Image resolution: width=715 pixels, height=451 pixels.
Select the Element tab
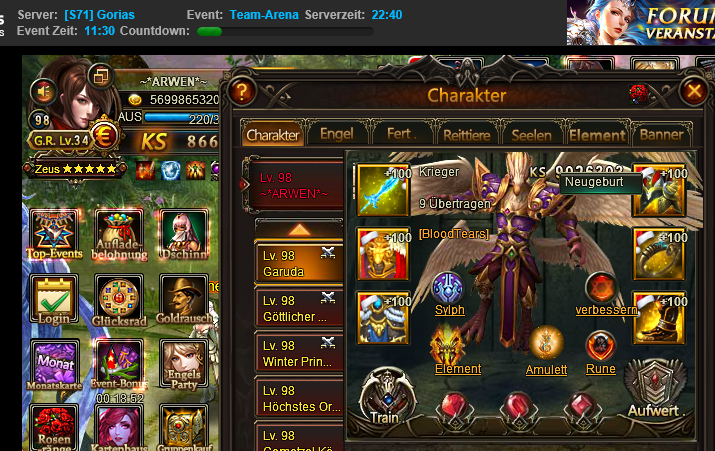pos(597,134)
